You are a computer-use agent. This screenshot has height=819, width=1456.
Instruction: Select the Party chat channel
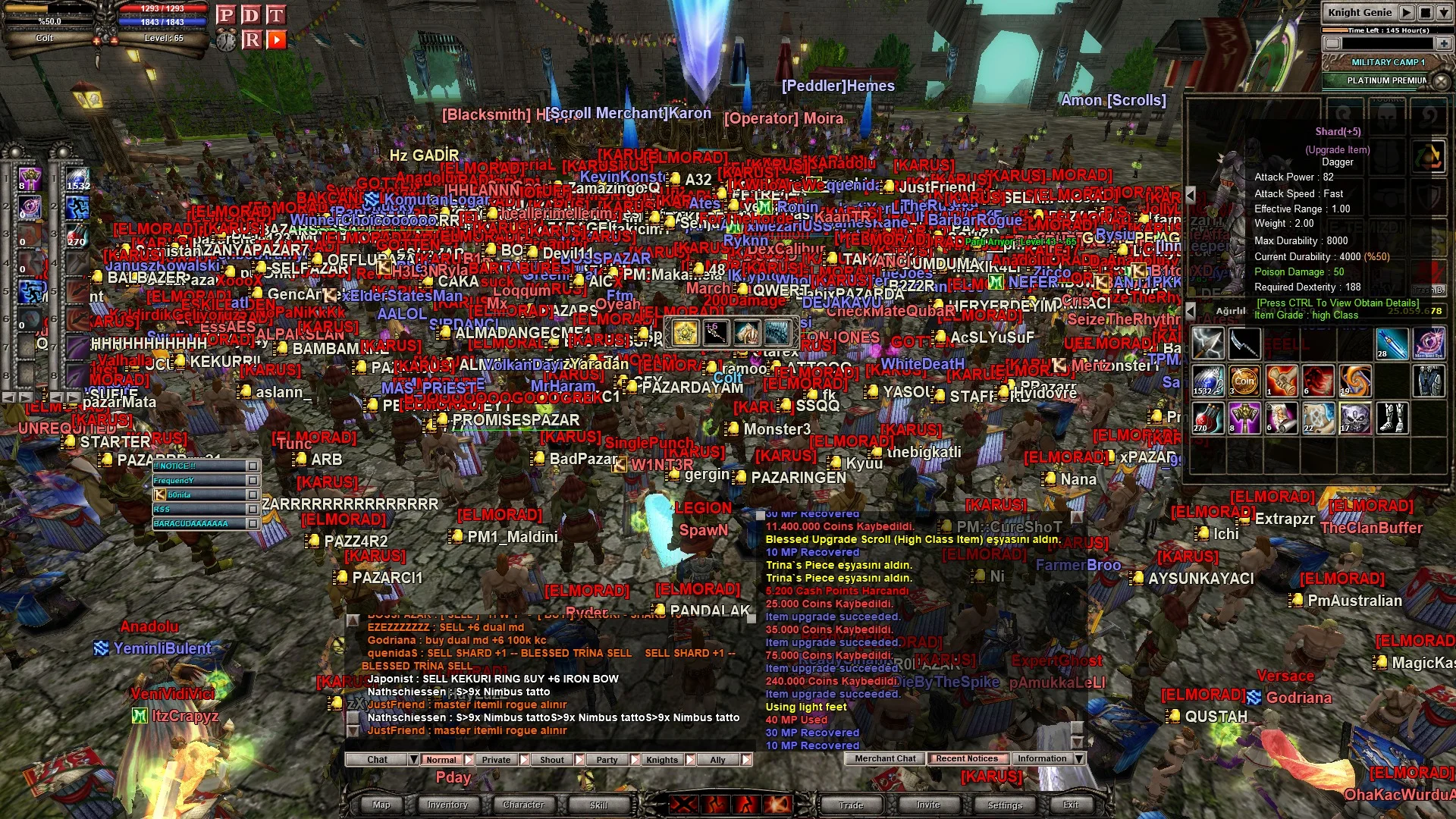click(607, 759)
